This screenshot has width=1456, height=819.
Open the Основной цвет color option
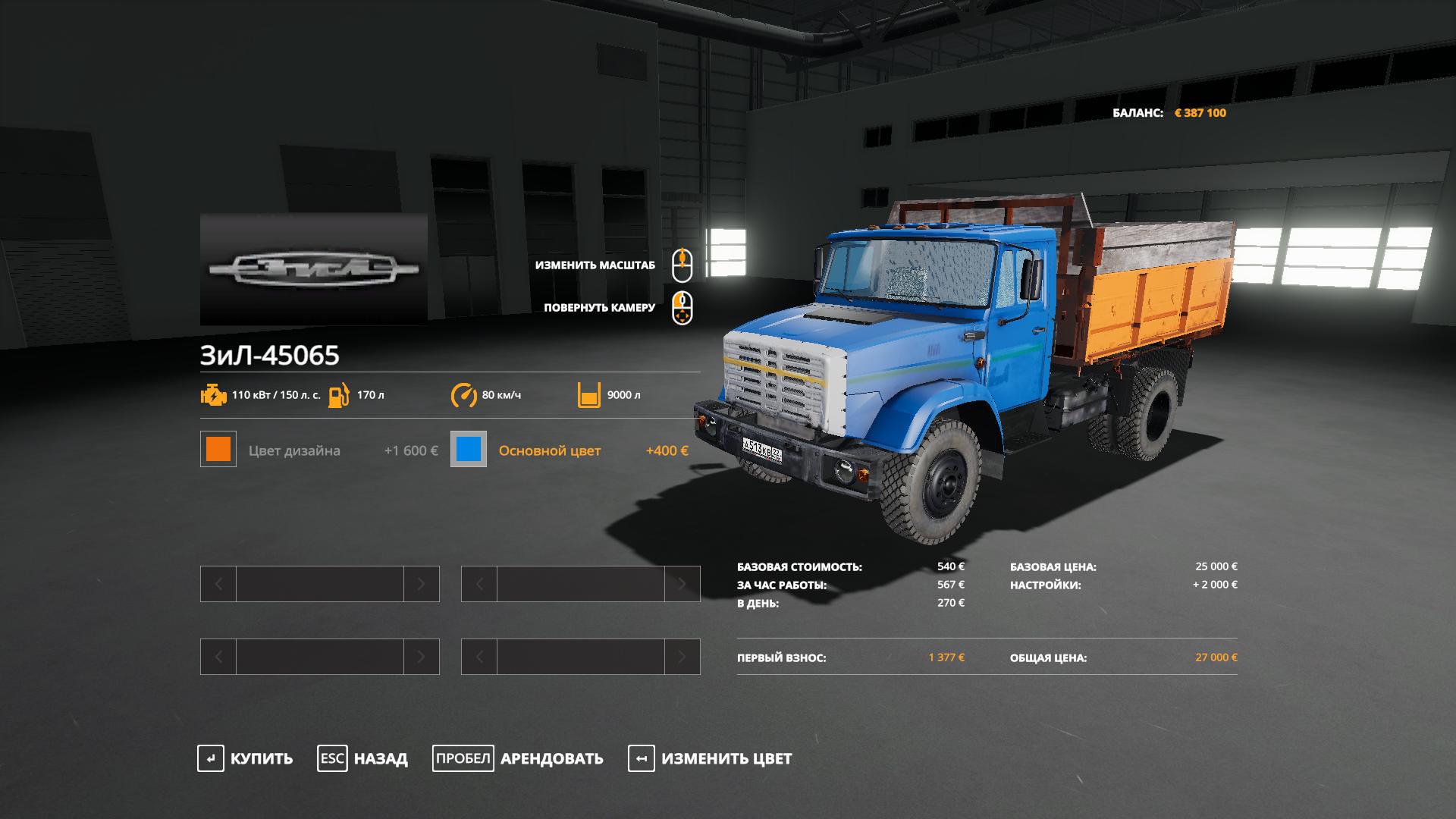(x=549, y=450)
